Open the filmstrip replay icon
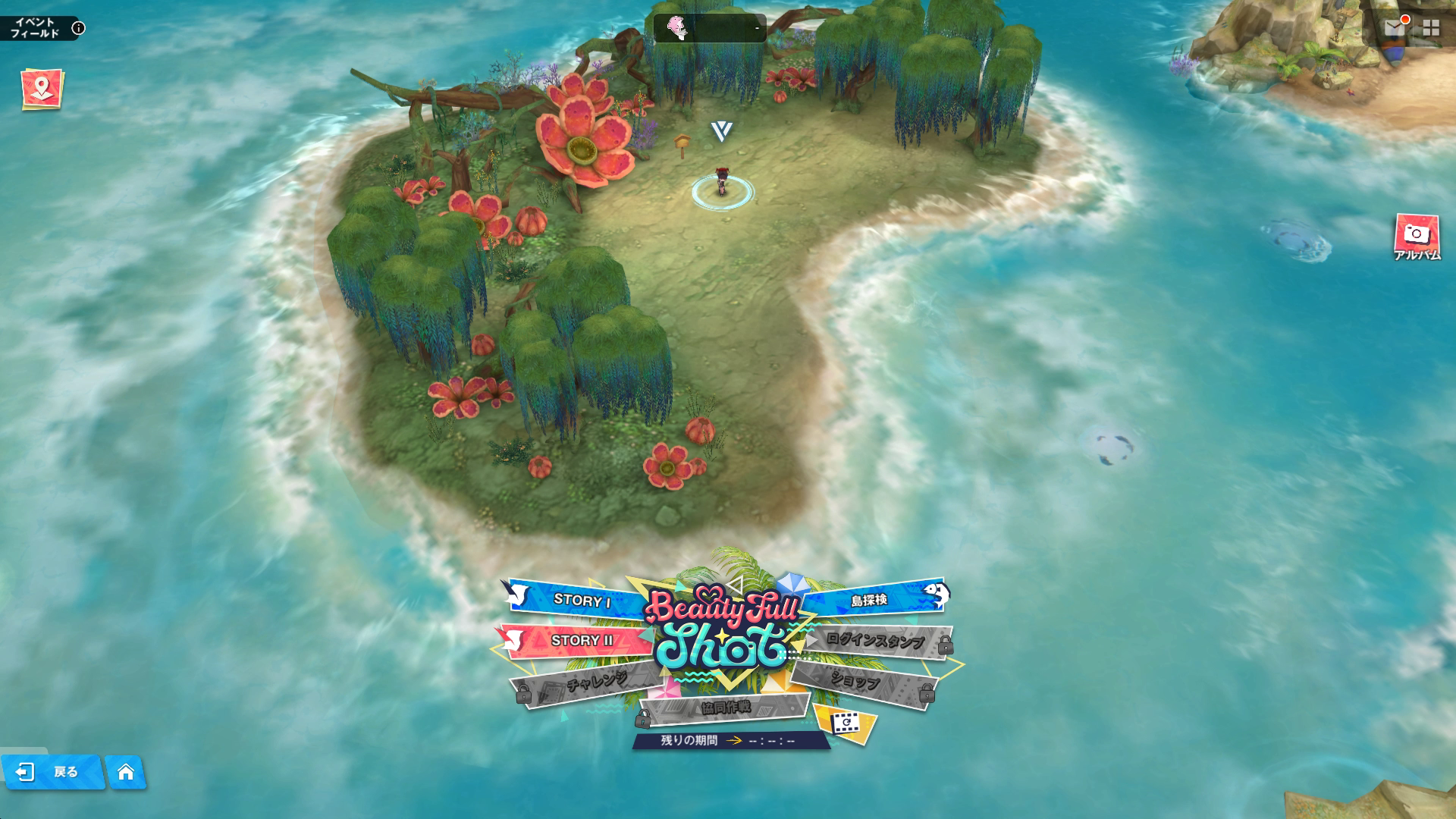The height and width of the screenshot is (819, 1456). [843, 723]
